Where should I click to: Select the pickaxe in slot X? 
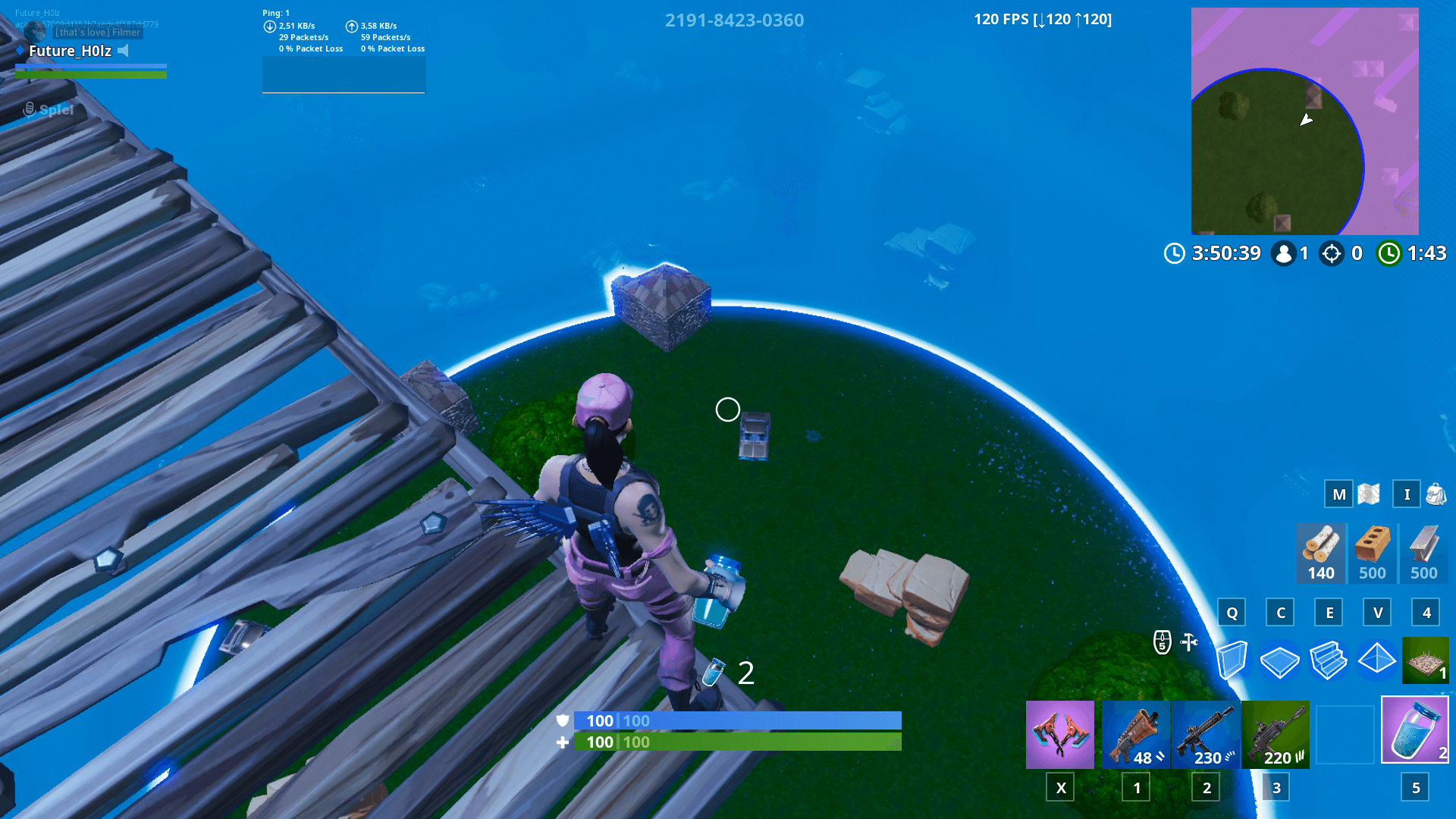pos(1060,734)
